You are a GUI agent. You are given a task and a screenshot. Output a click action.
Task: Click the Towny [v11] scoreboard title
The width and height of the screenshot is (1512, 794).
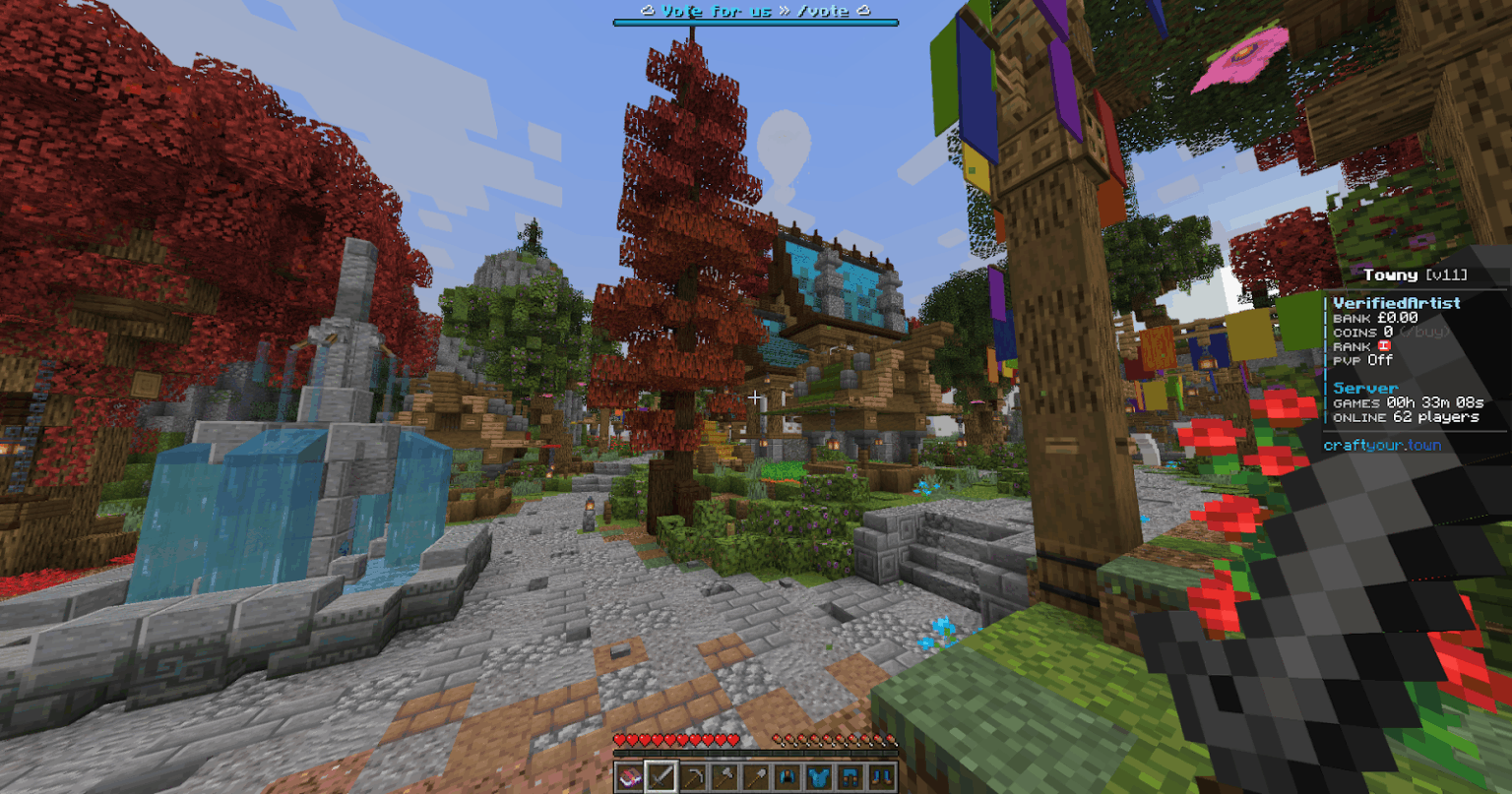coord(1417,275)
